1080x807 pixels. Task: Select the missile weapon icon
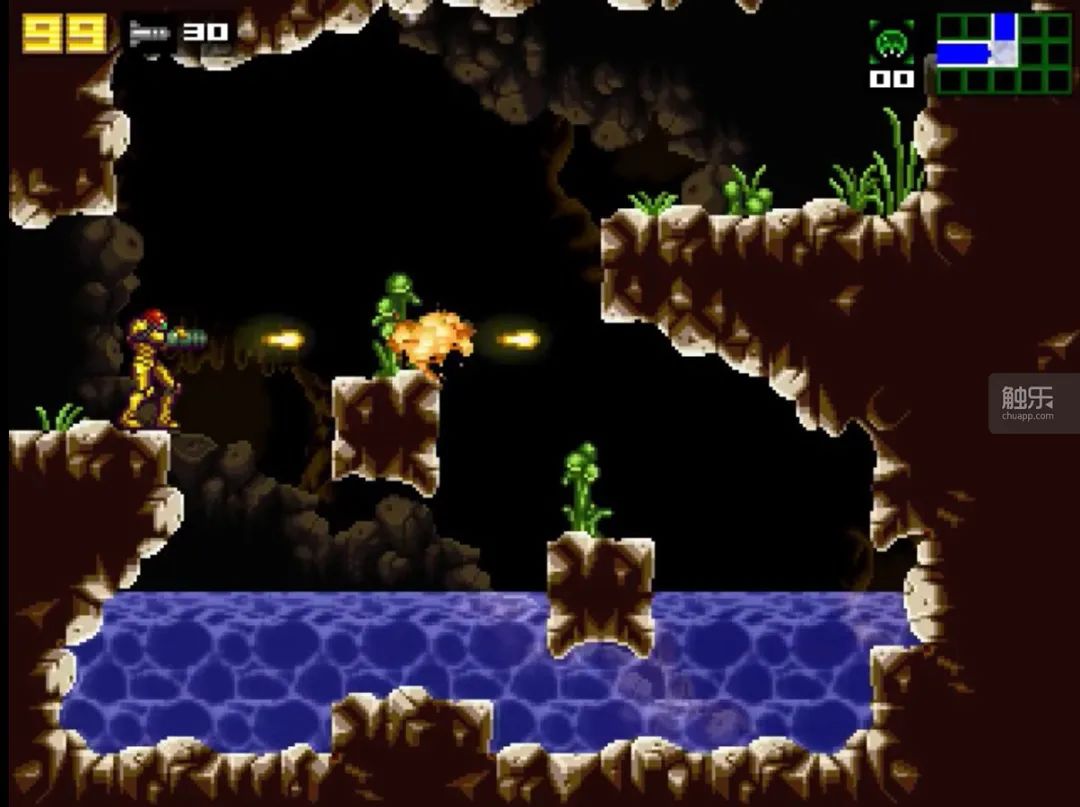151,34
